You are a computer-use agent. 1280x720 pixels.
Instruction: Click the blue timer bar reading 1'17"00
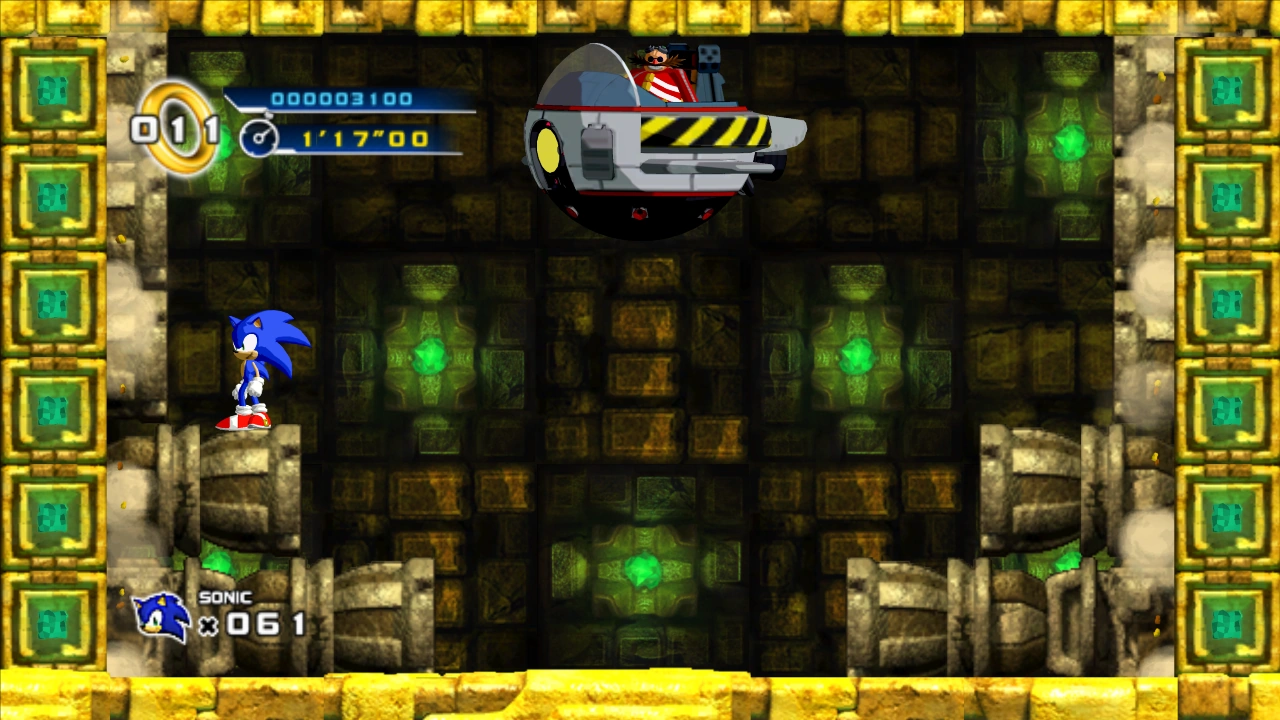click(363, 138)
